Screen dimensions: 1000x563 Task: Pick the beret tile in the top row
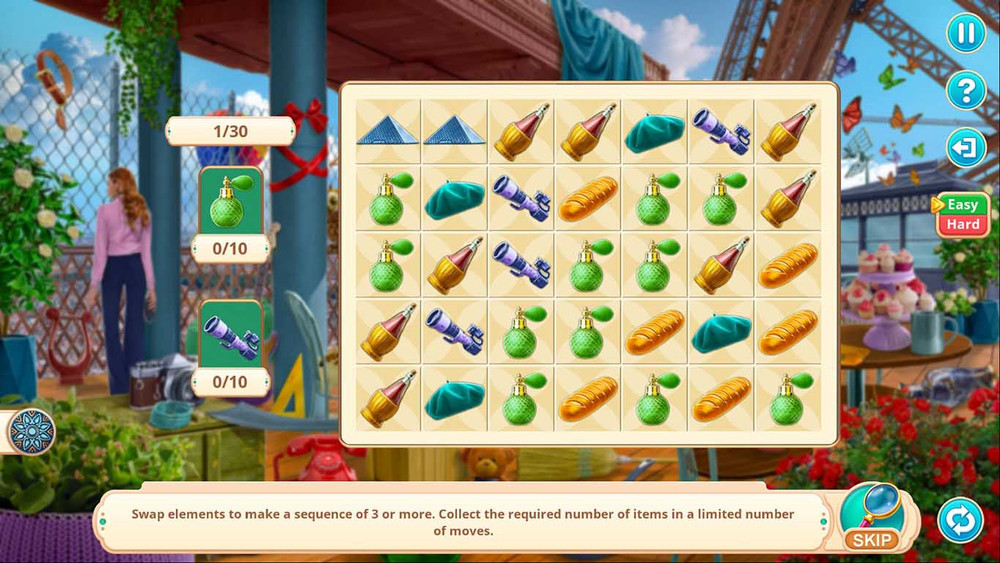[655, 131]
